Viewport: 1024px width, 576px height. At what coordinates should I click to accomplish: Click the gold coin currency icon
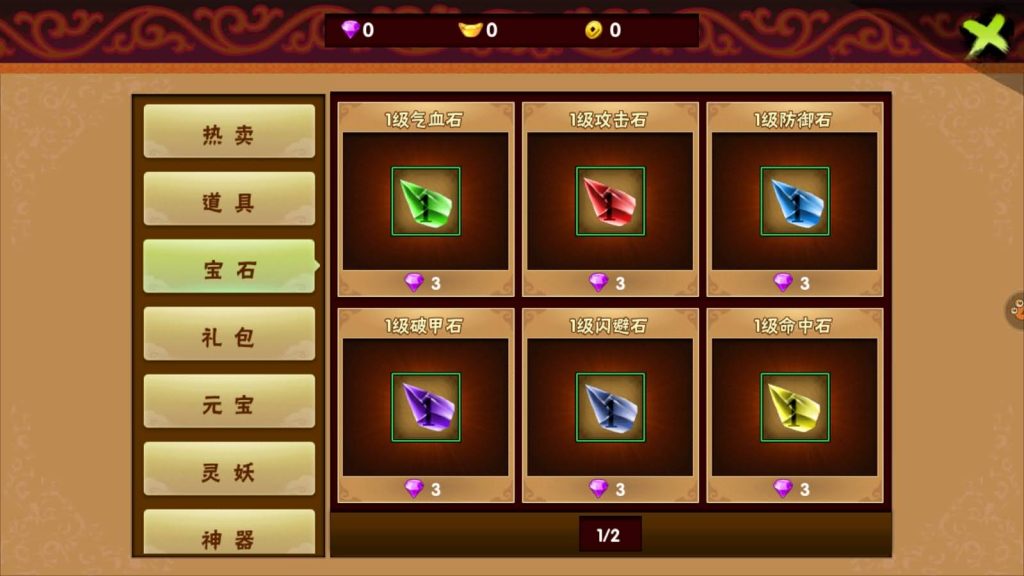pos(596,30)
